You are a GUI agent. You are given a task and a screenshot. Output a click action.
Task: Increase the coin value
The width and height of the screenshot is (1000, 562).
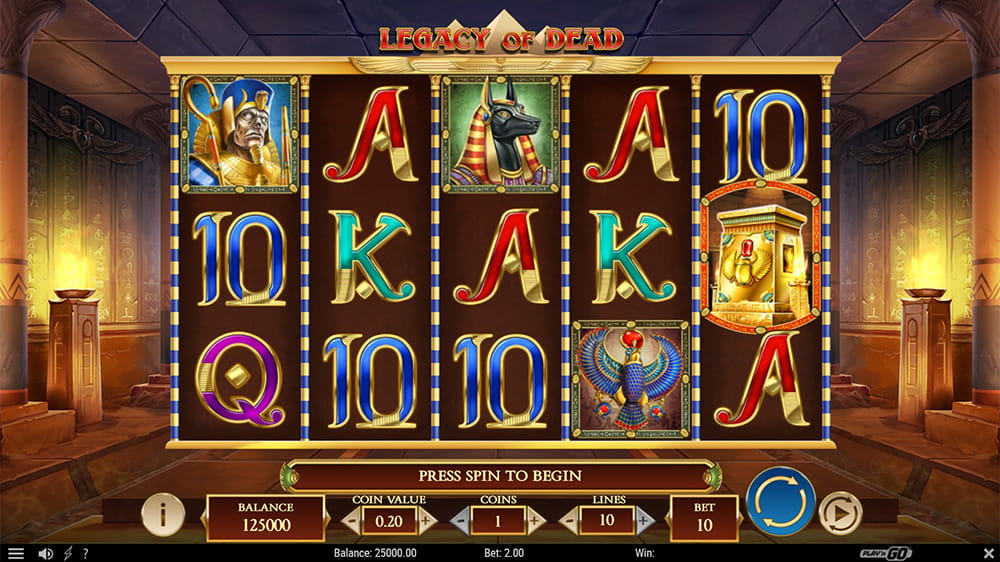pyautogui.click(x=427, y=520)
